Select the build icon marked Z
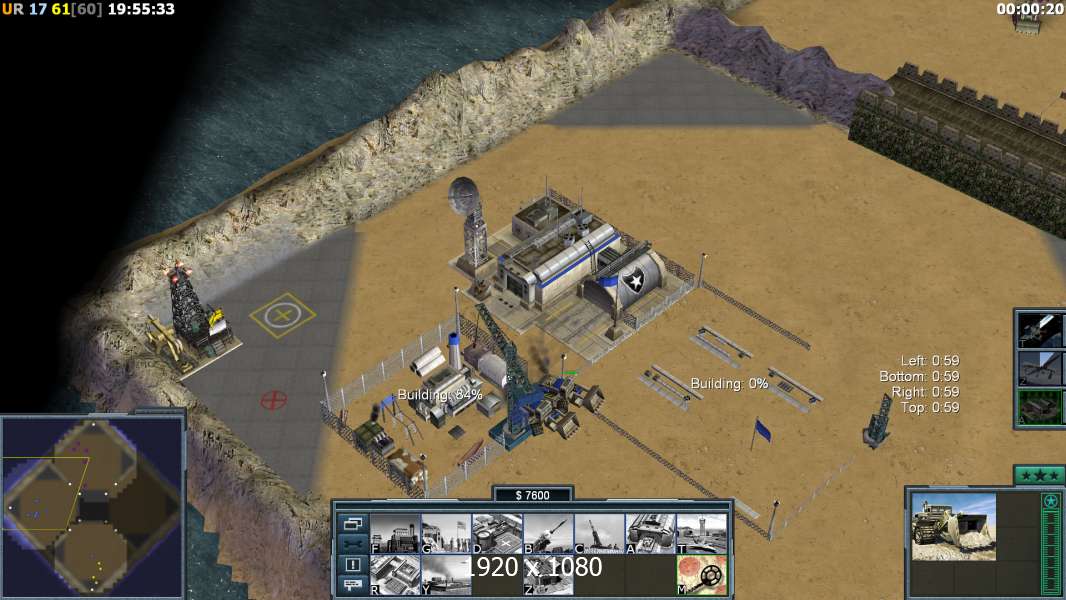The width and height of the screenshot is (1066, 600). pos(548,575)
